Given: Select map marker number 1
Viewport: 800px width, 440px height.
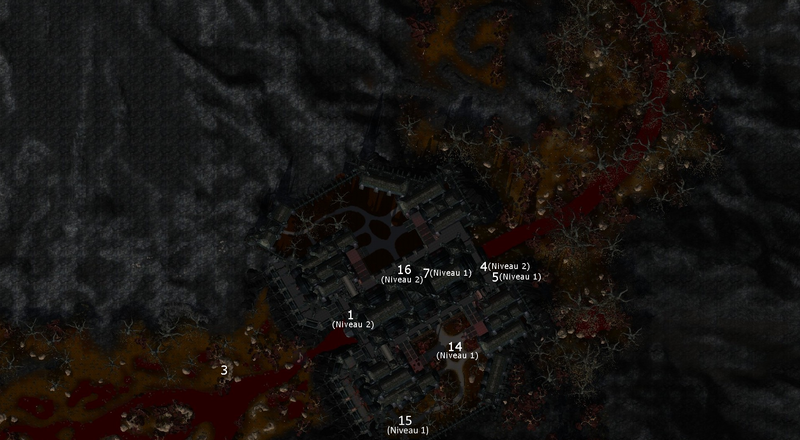Looking at the screenshot, I should [351, 315].
